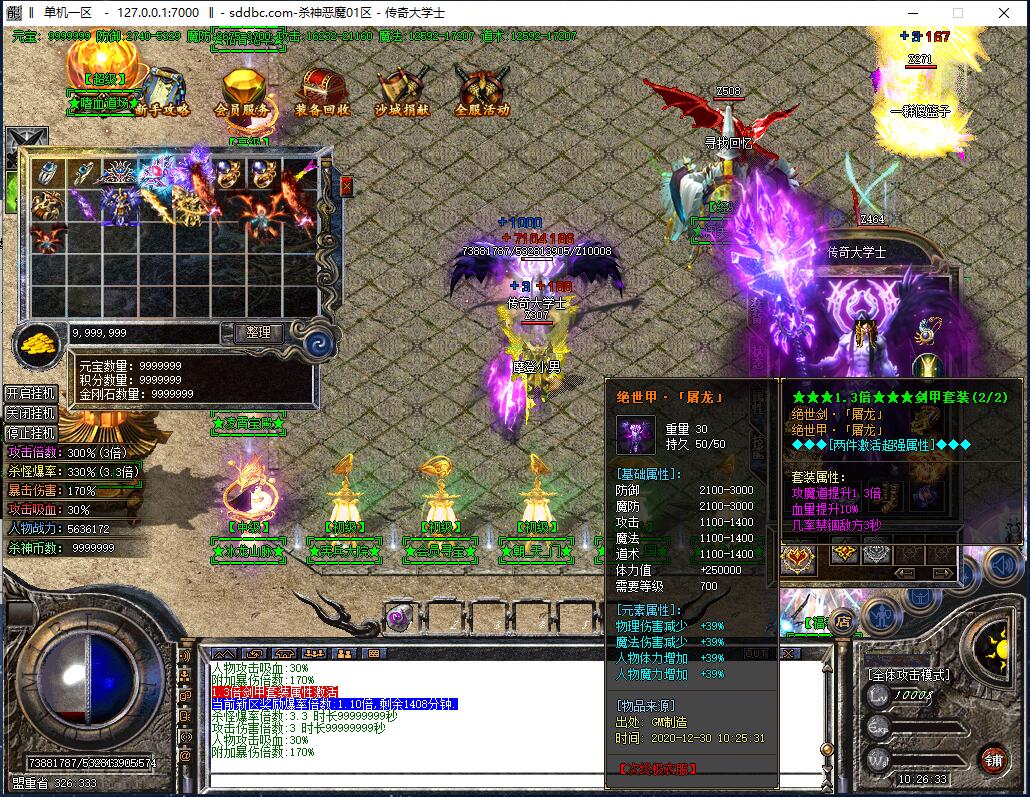1030x797 pixels.
Task: Open the 全服活动 server events icon
Action: (482, 90)
